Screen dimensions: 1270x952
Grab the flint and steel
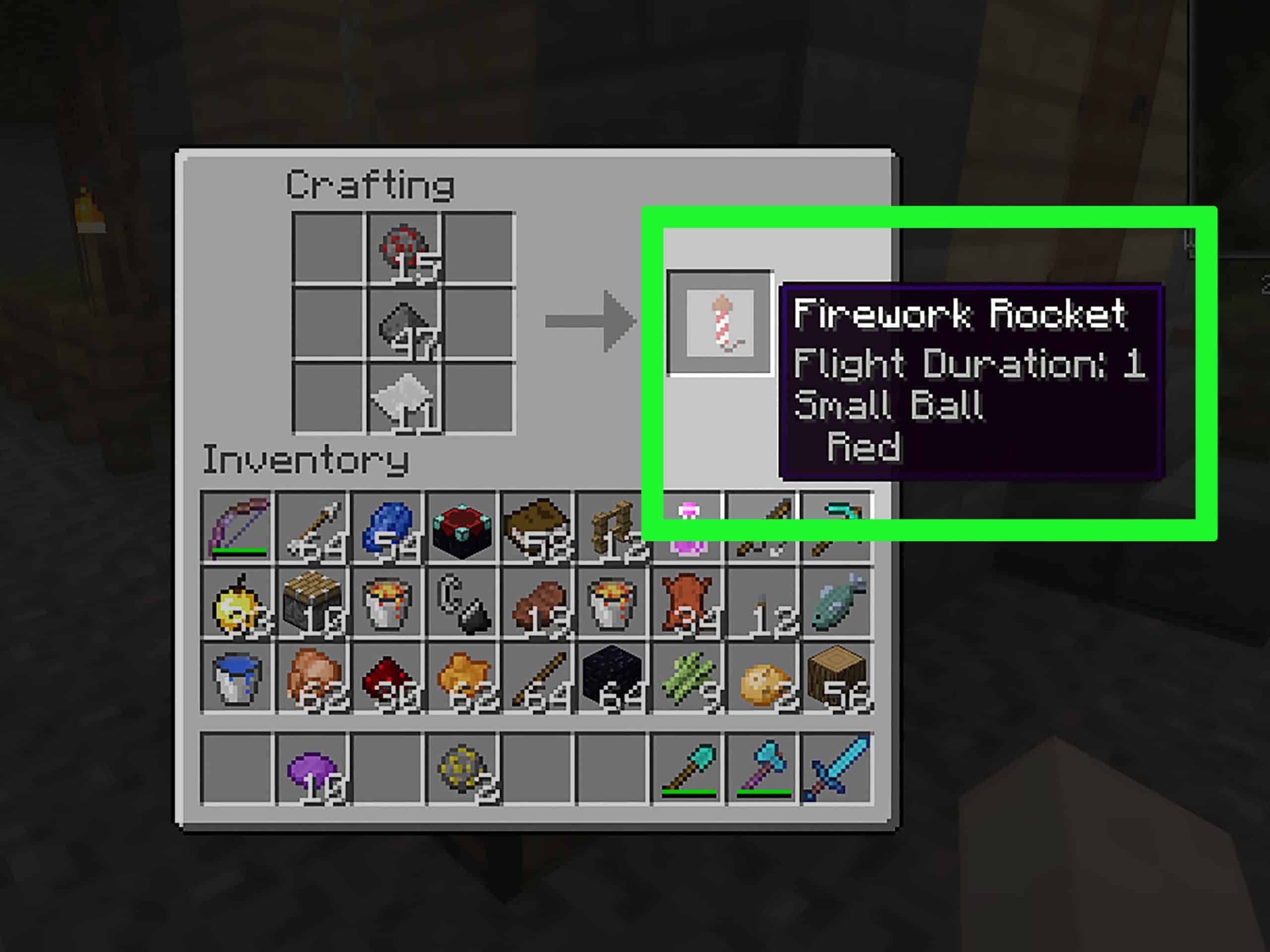(x=463, y=602)
